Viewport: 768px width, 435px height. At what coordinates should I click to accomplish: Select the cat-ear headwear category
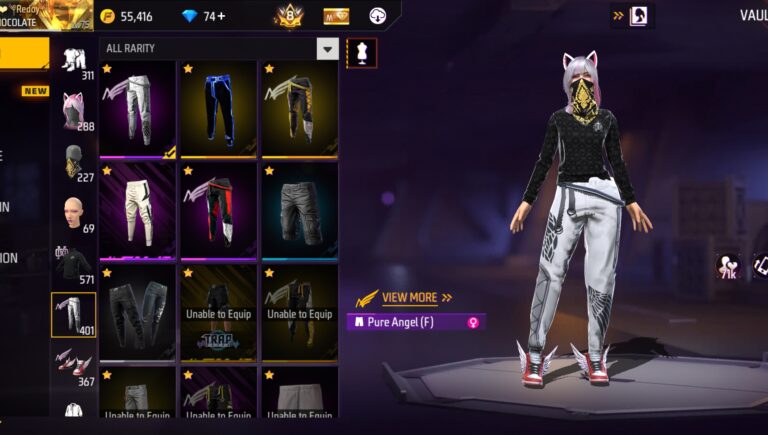coord(73,110)
